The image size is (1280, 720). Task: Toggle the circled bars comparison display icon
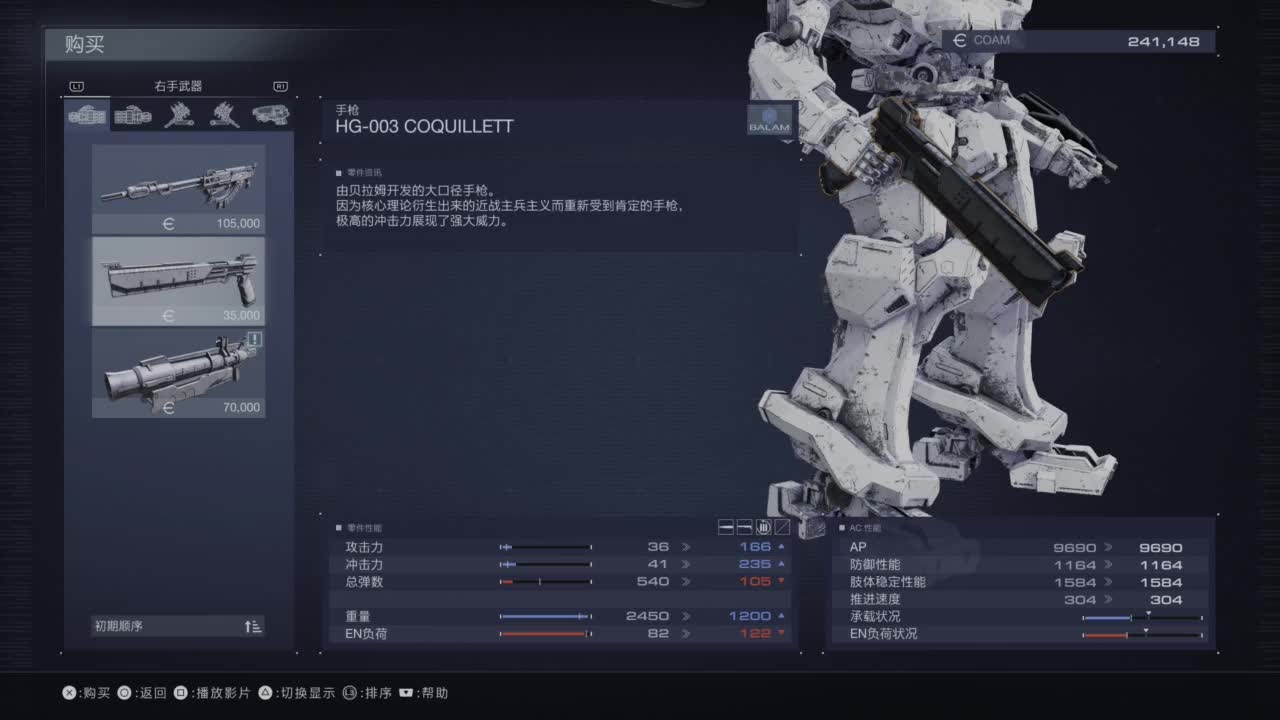coord(763,527)
